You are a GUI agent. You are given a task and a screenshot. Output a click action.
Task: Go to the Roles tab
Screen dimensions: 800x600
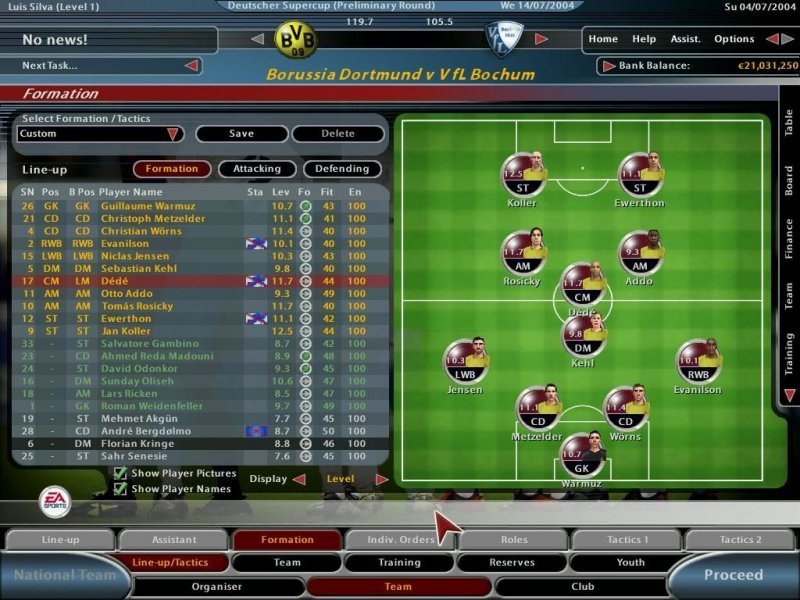513,540
